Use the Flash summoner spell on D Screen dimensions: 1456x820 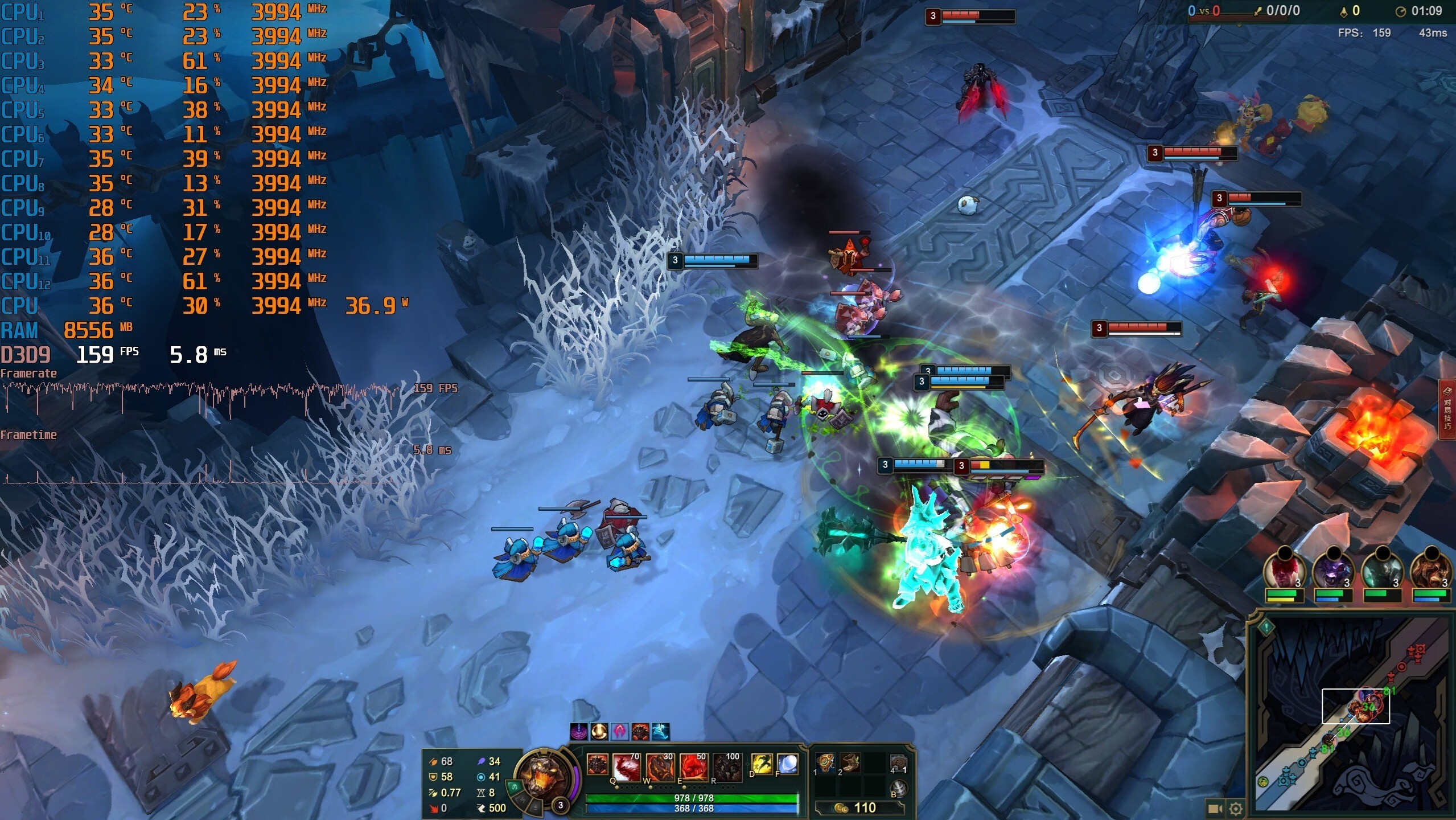(762, 764)
